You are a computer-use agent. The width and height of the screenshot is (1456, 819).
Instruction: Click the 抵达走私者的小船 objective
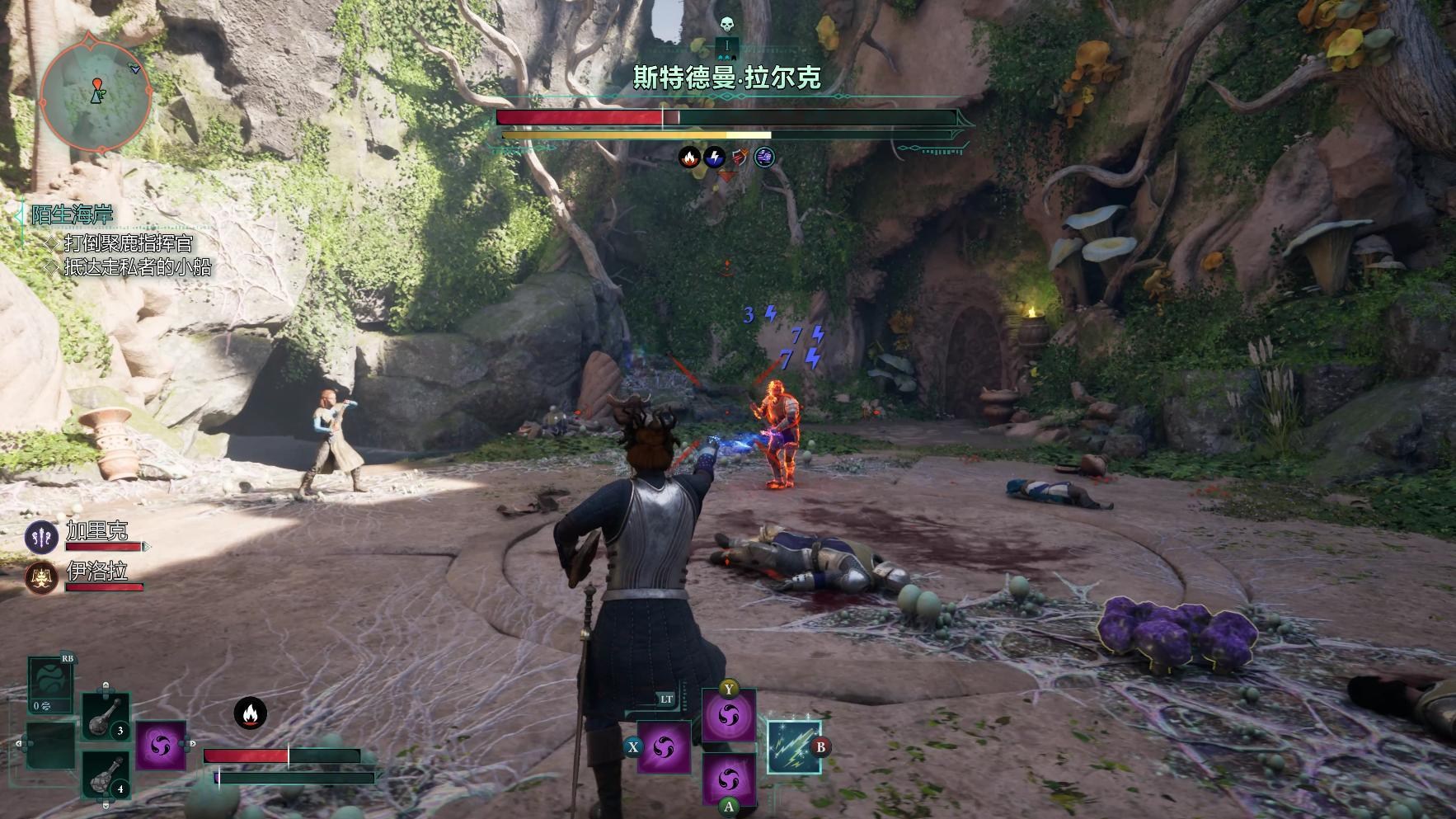[137, 267]
